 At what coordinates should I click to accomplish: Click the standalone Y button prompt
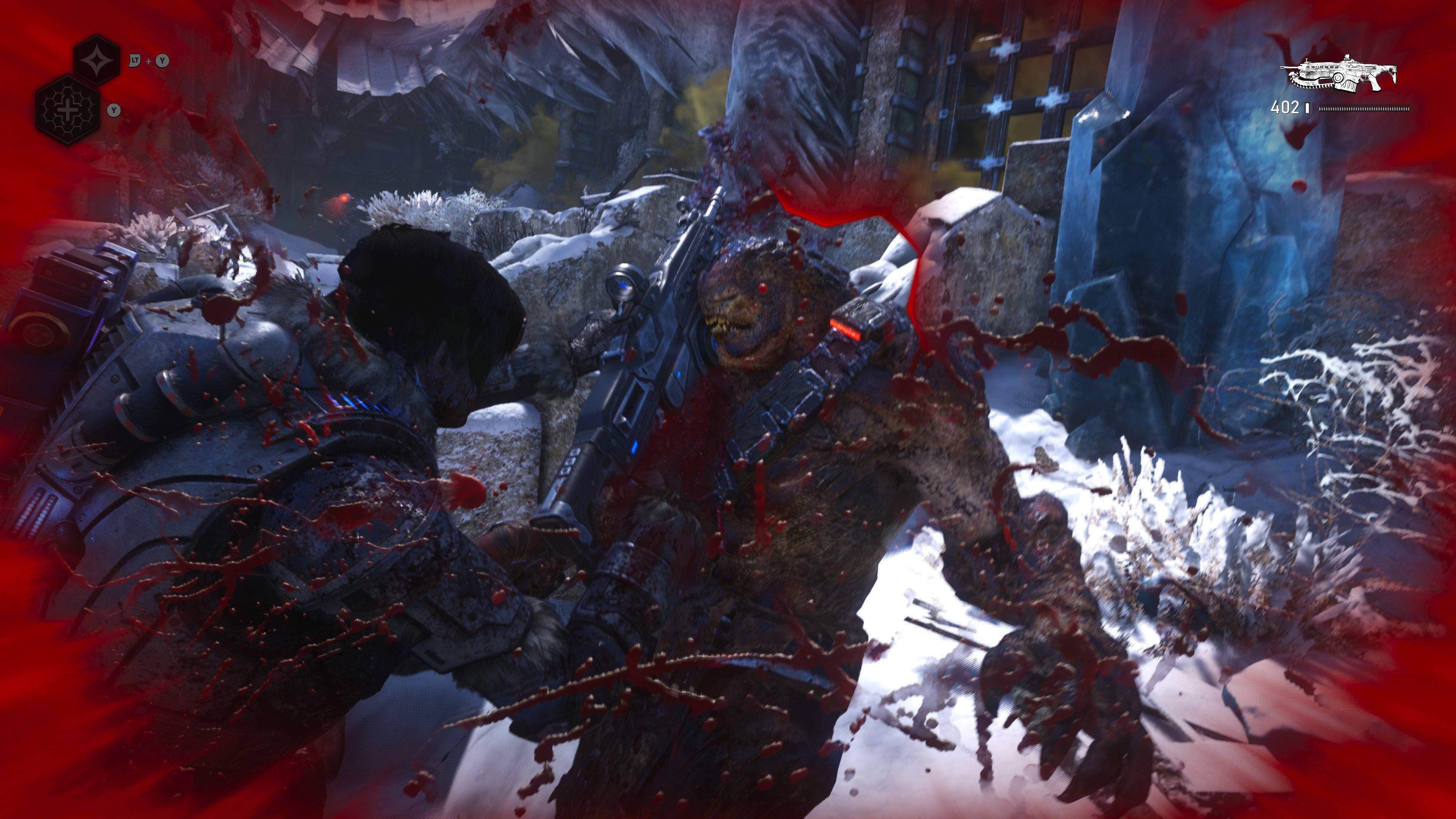(114, 111)
